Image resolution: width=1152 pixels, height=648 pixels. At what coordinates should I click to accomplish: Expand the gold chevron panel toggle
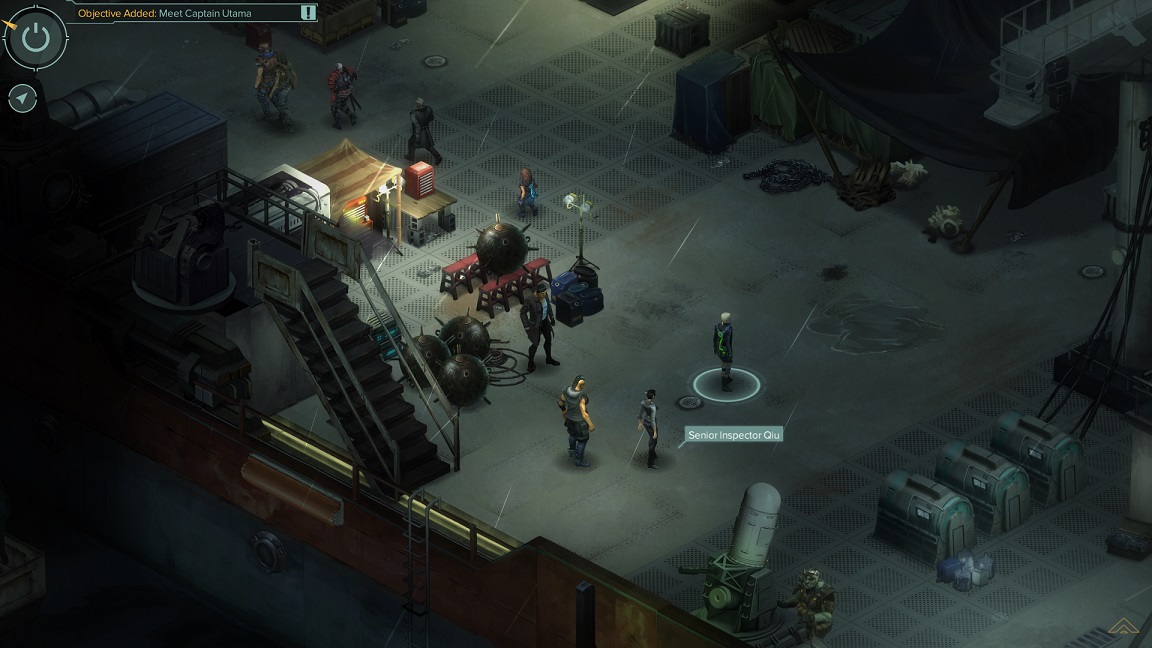1125,628
